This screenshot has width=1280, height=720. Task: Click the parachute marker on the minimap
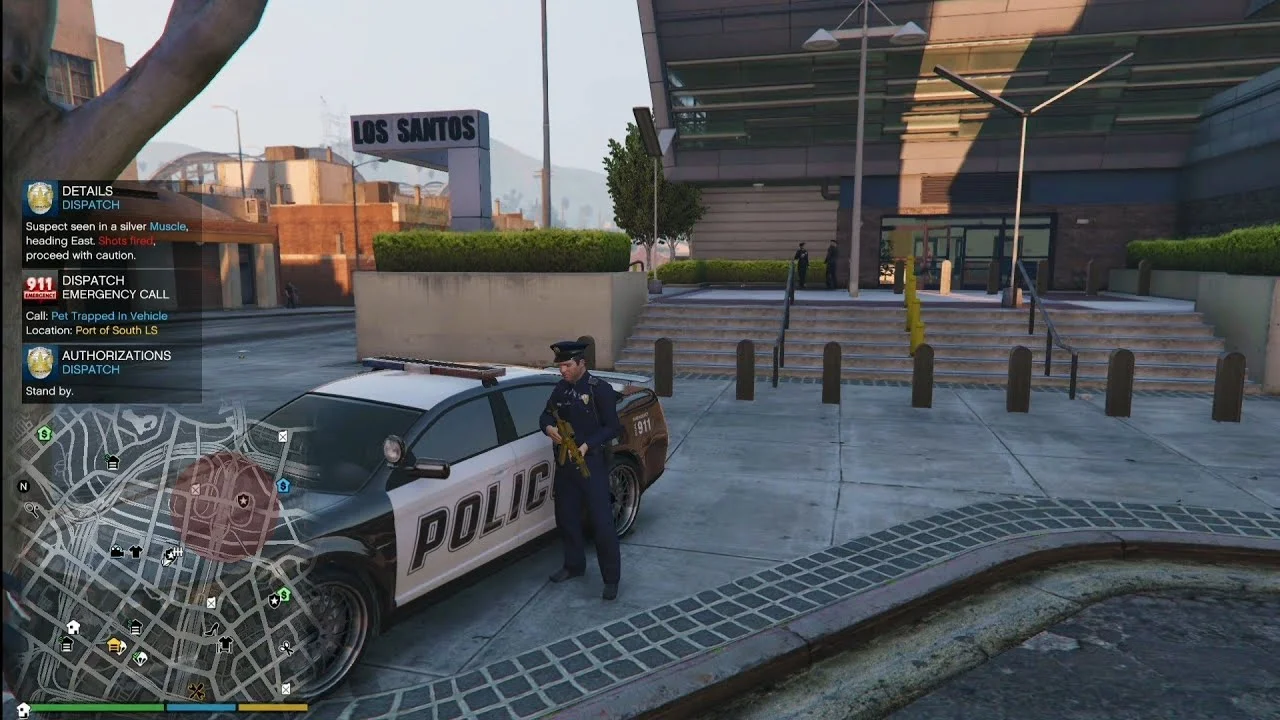(140, 658)
